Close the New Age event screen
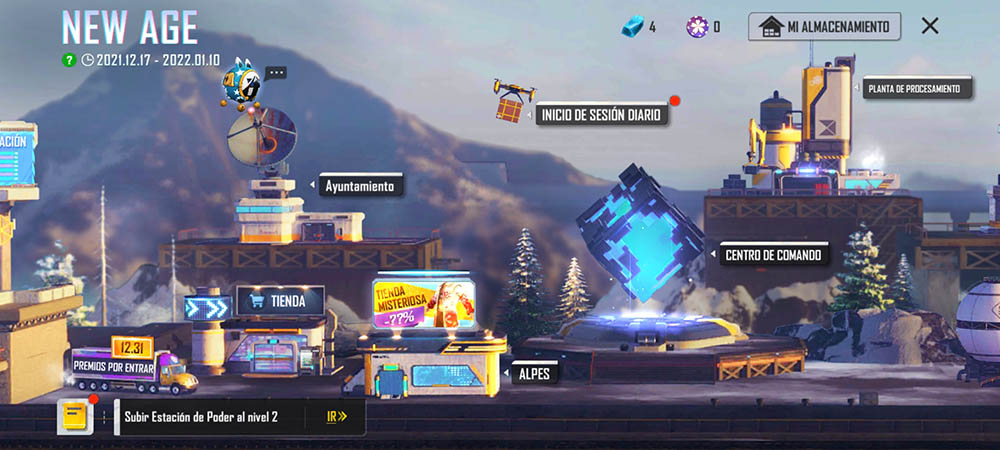The height and width of the screenshot is (450, 1000). pos(930,26)
